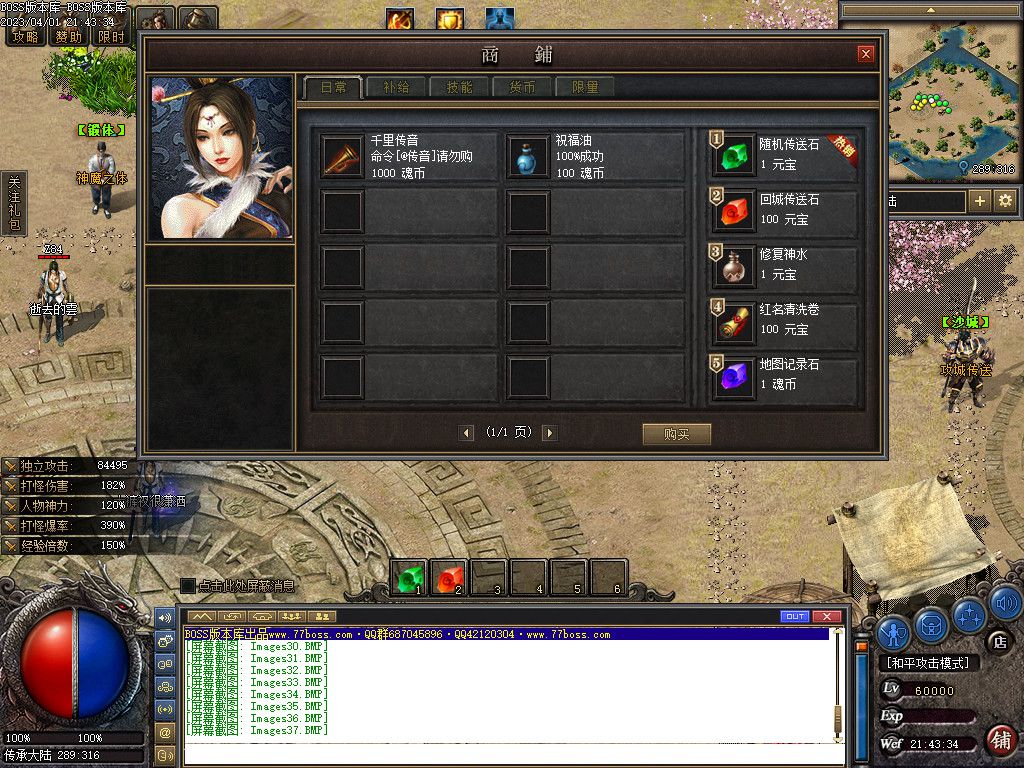The height and width of the screenshot is (768, 1024).
Task: Close the chat window with the red X
Action: point(827,616)
